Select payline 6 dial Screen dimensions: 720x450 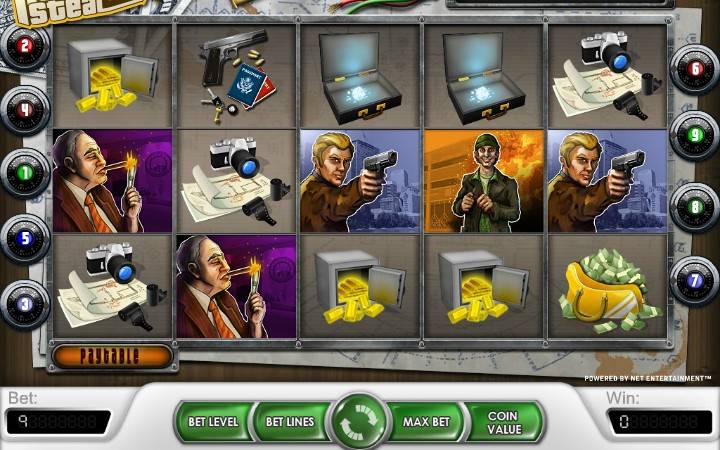click(x=695, y=70)
